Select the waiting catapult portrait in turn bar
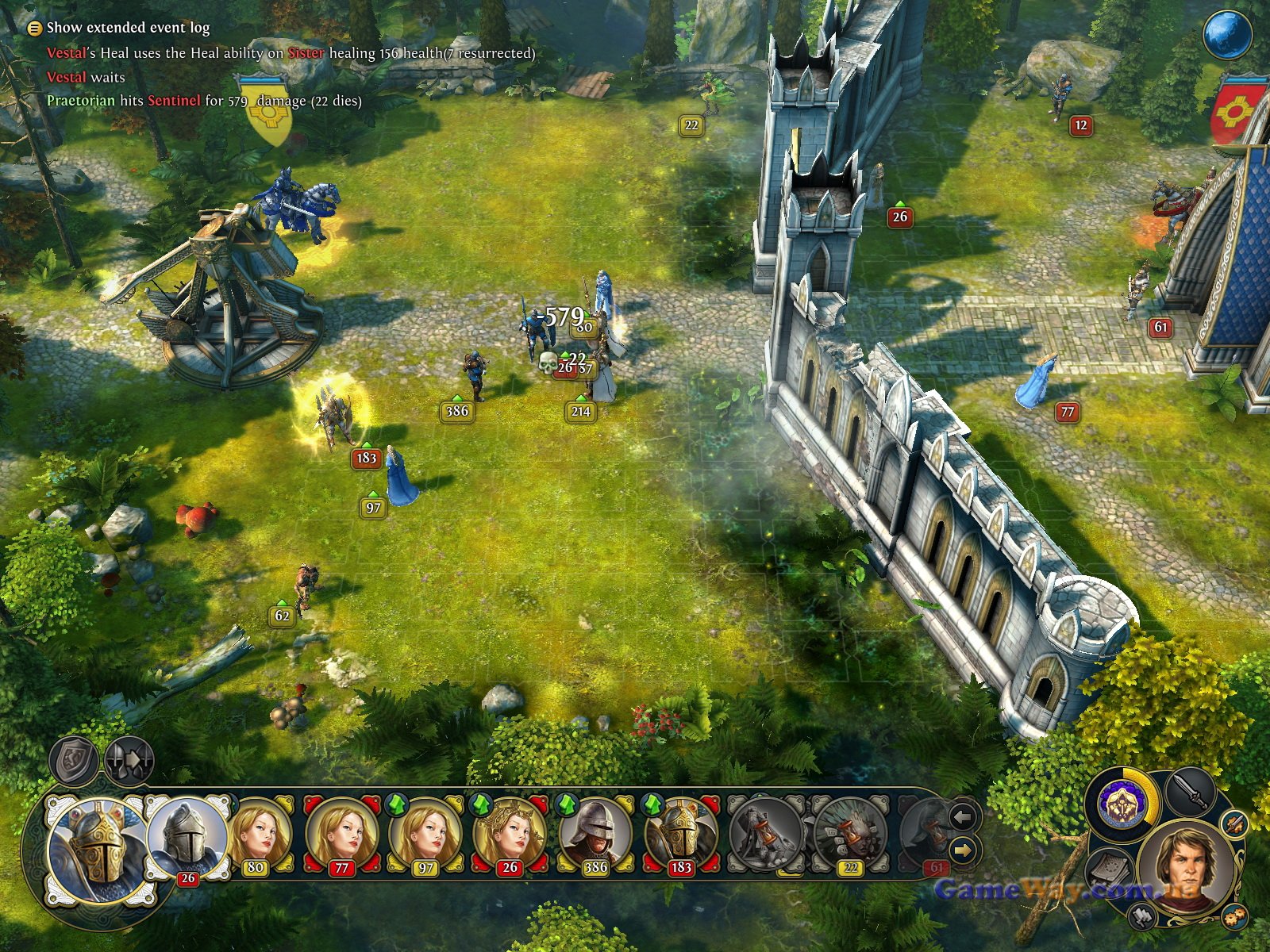This screenshot has width=1270, height=952. pos(765,833)
